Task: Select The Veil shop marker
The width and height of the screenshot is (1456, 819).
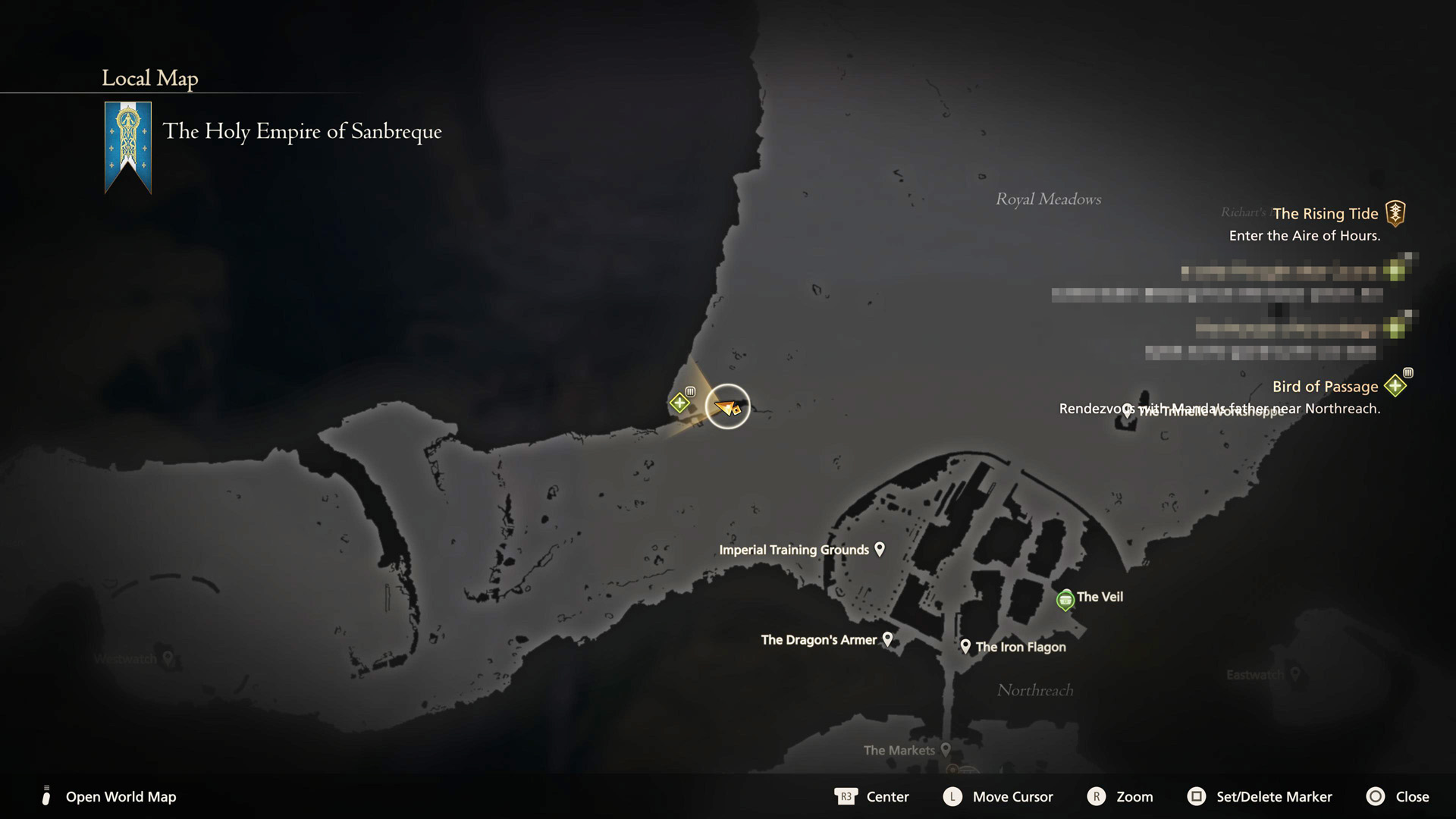Action: pos(1065,600)
